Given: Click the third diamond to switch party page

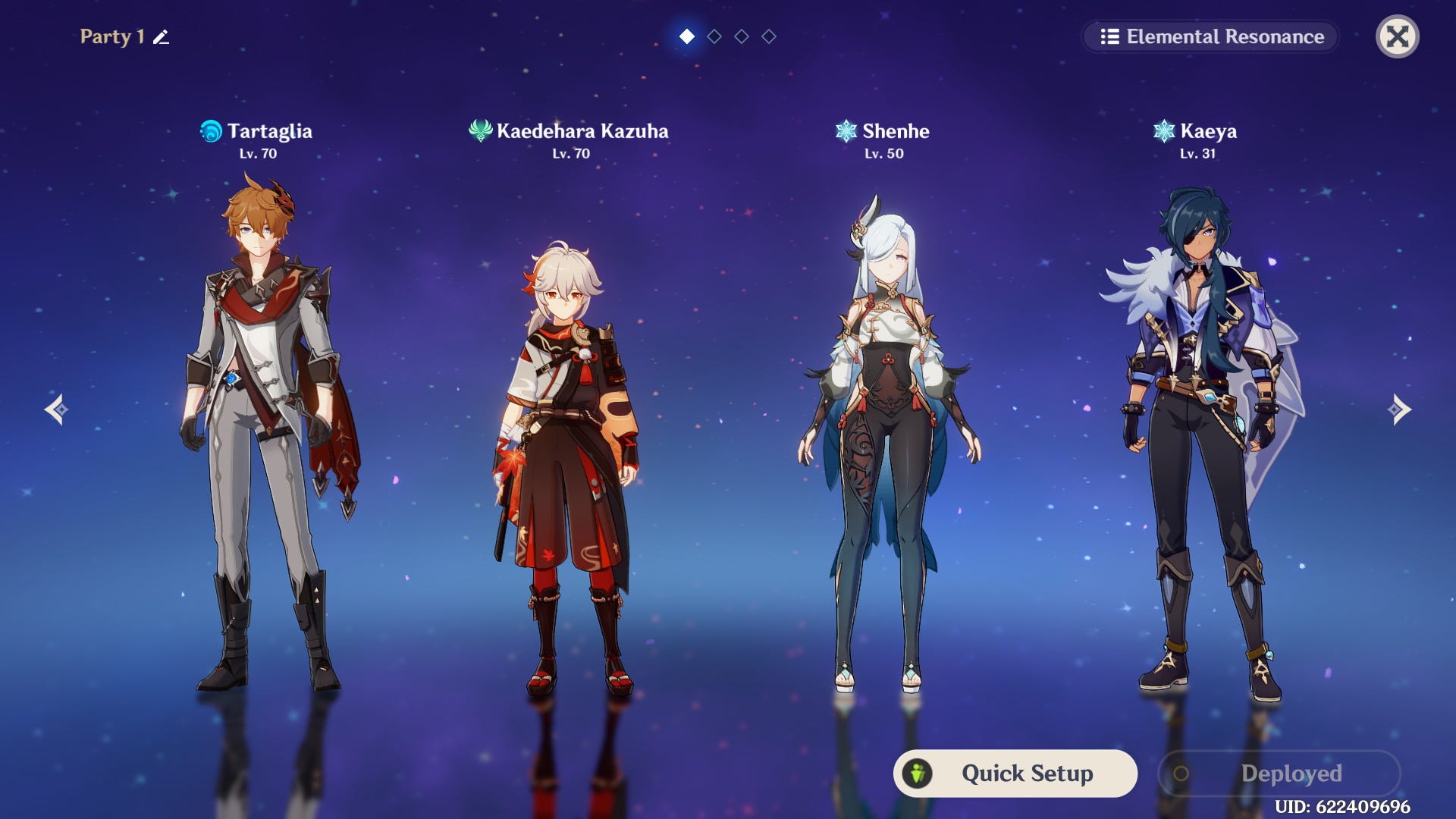Looking at the screenshot, I should point(740,36).
